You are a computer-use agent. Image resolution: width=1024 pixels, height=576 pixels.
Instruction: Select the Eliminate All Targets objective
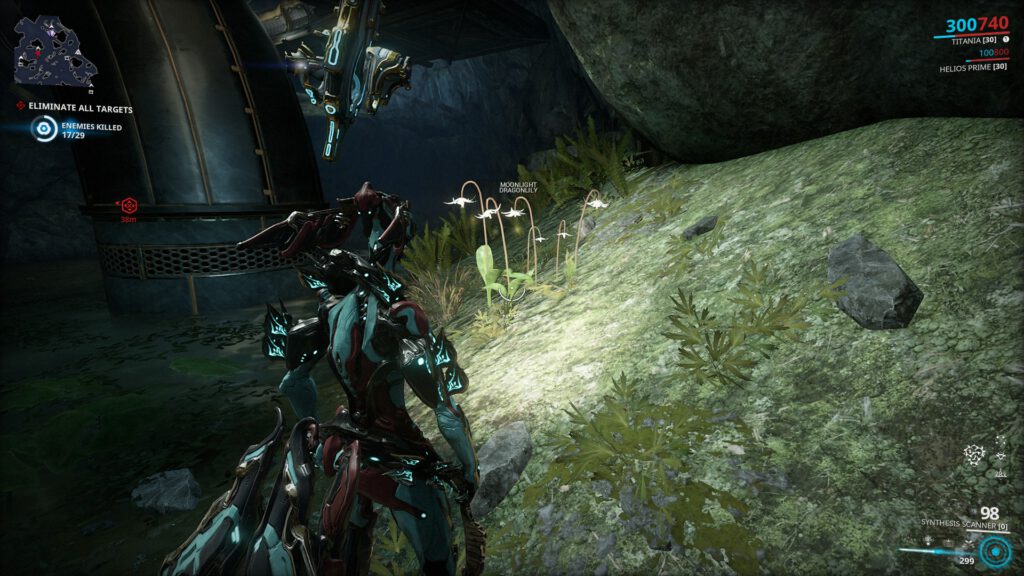click(80, 108)
